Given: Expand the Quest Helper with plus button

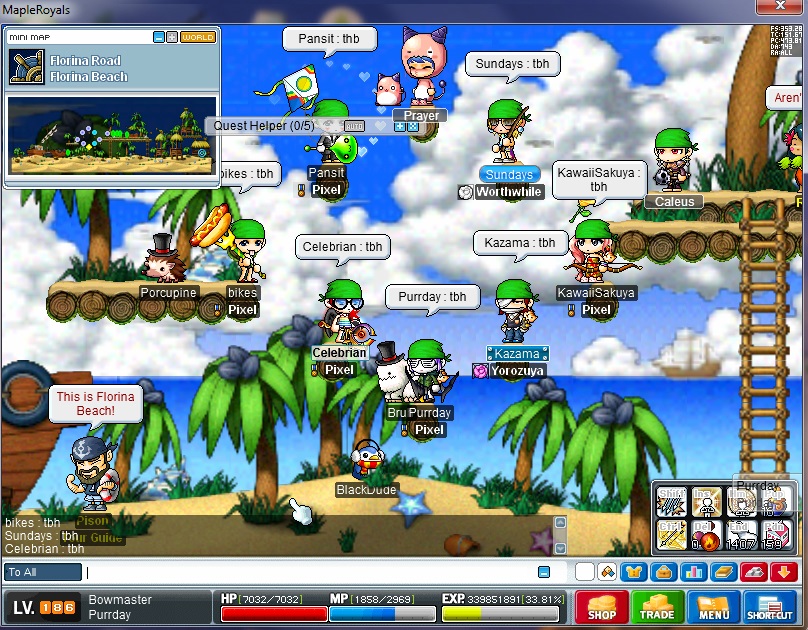Looking at the screenshot, I should tap(400, 126).
